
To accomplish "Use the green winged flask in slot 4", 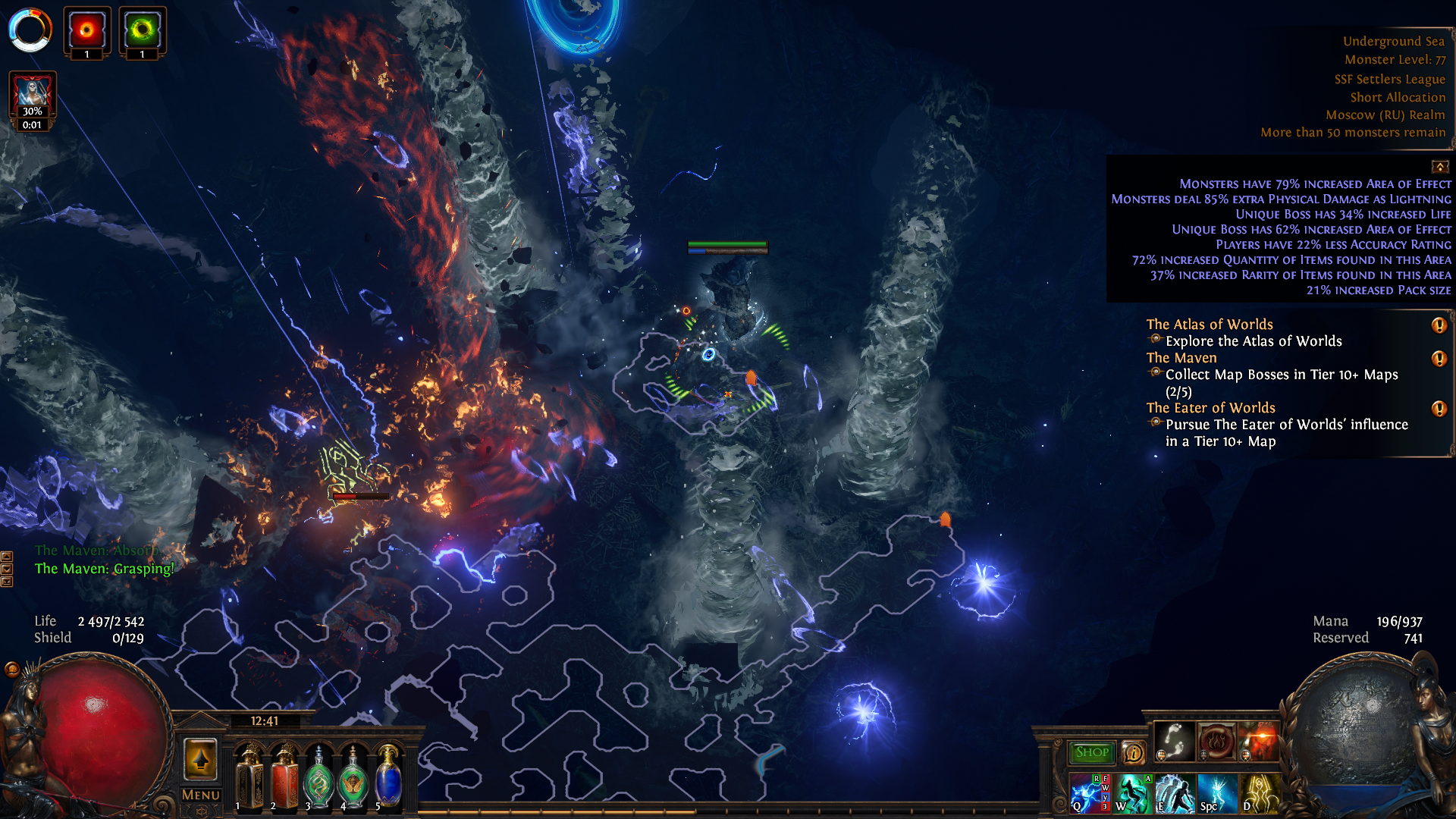I will [353, 779].
